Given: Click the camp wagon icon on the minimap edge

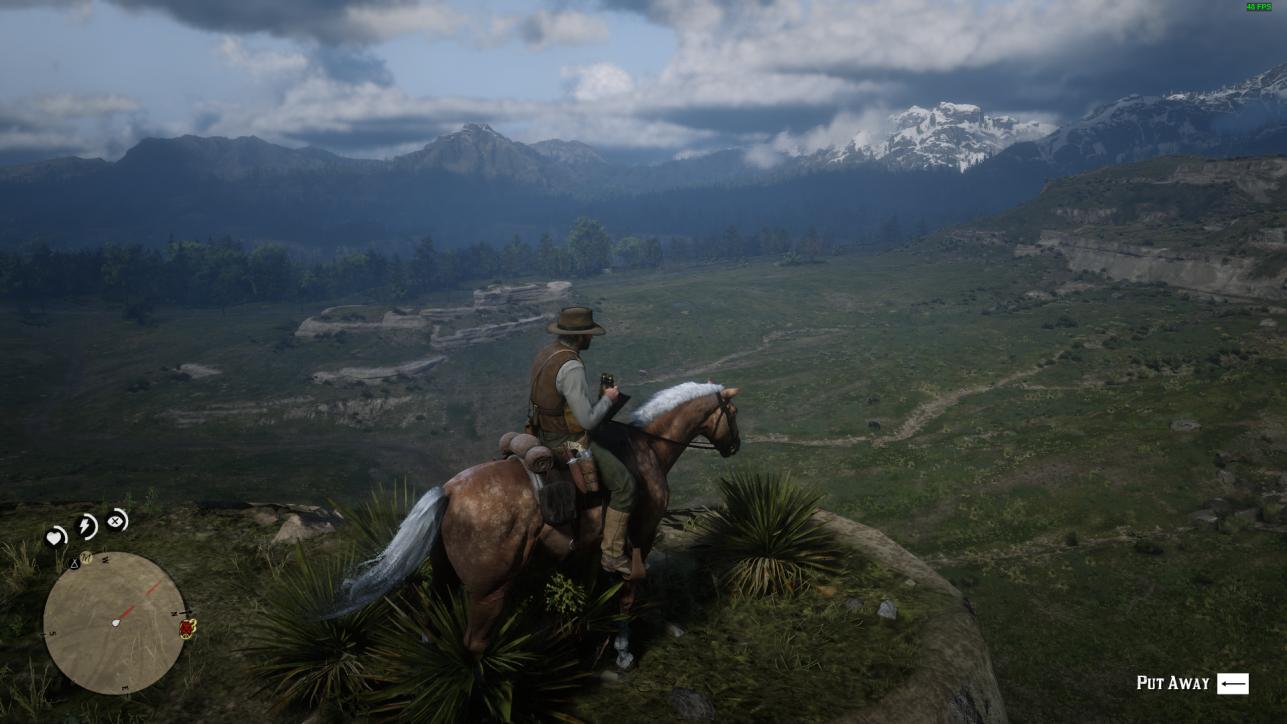Looking at the screenshot, I should pos(186,627).
